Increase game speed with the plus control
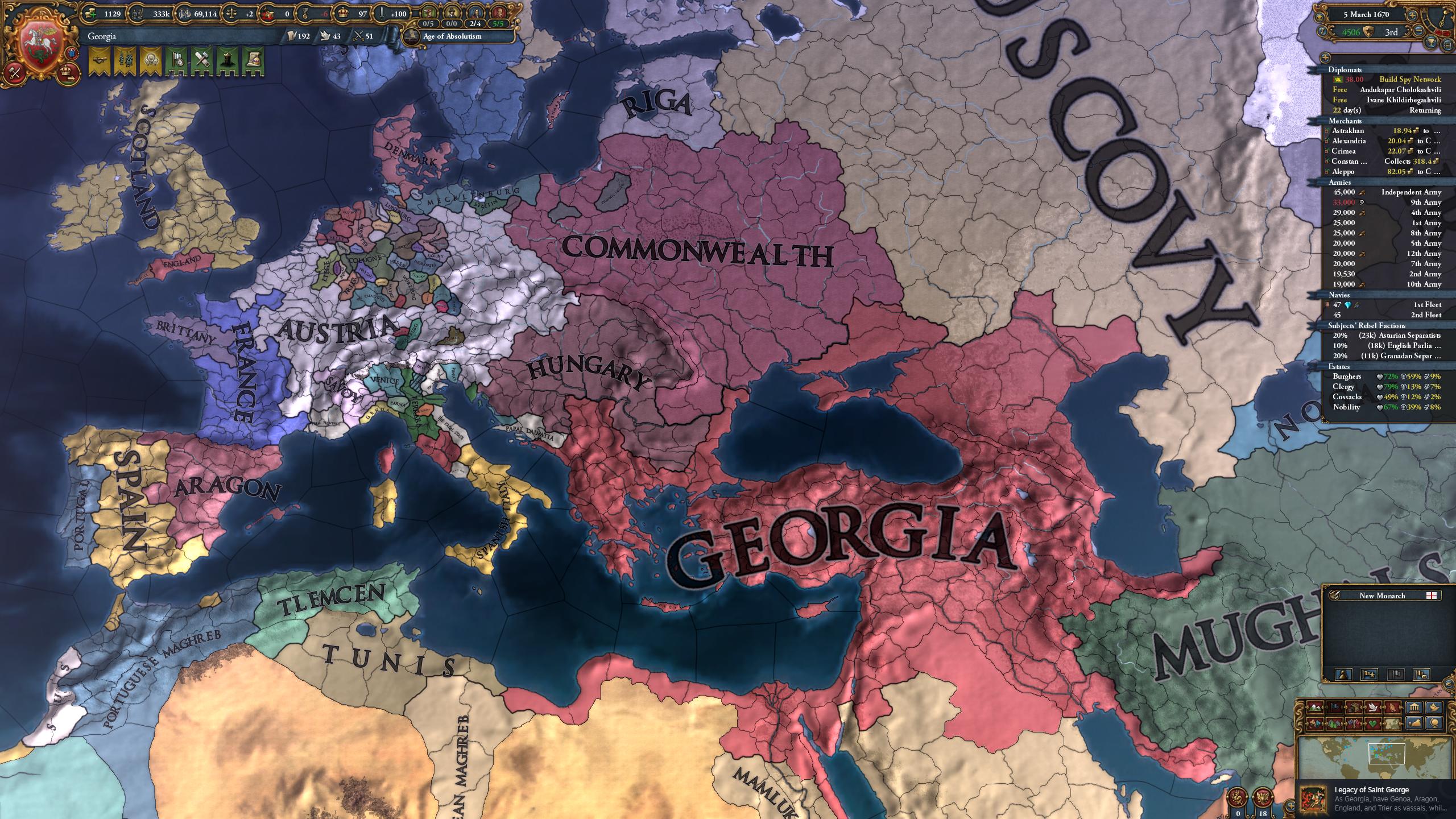 [x=1413, y=15]
